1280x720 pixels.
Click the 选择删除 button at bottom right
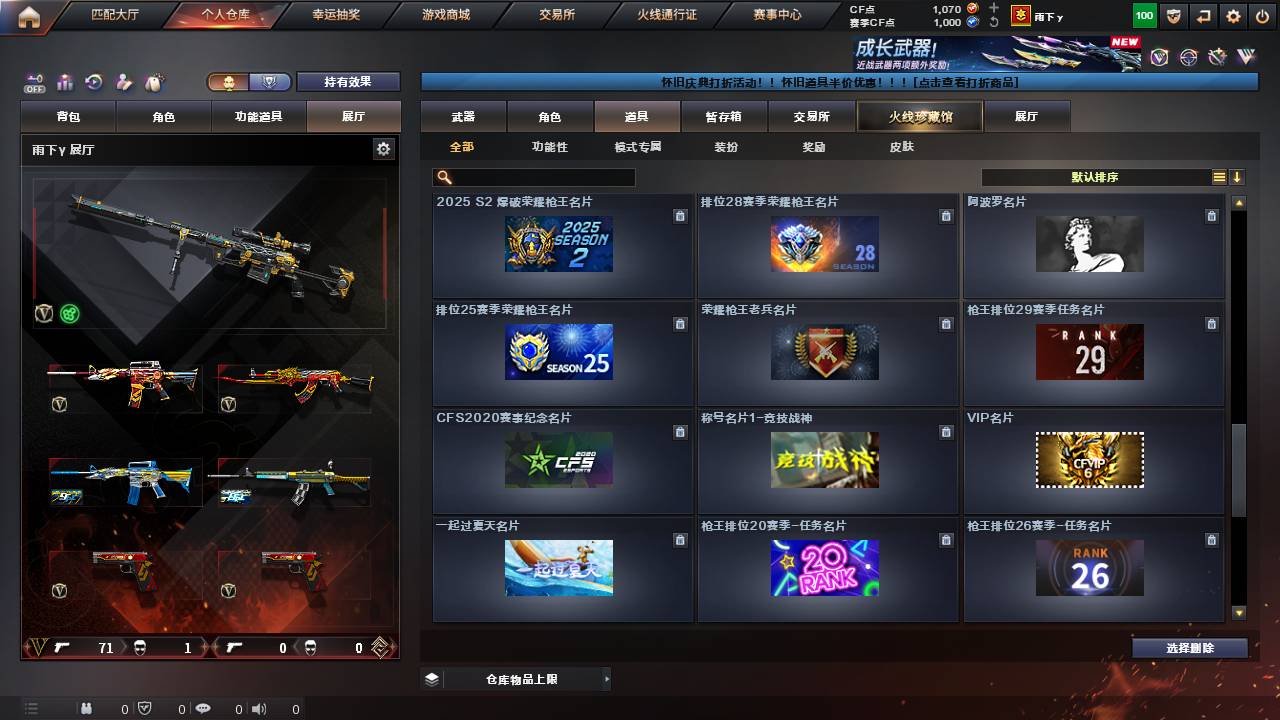pos(1189,648)
